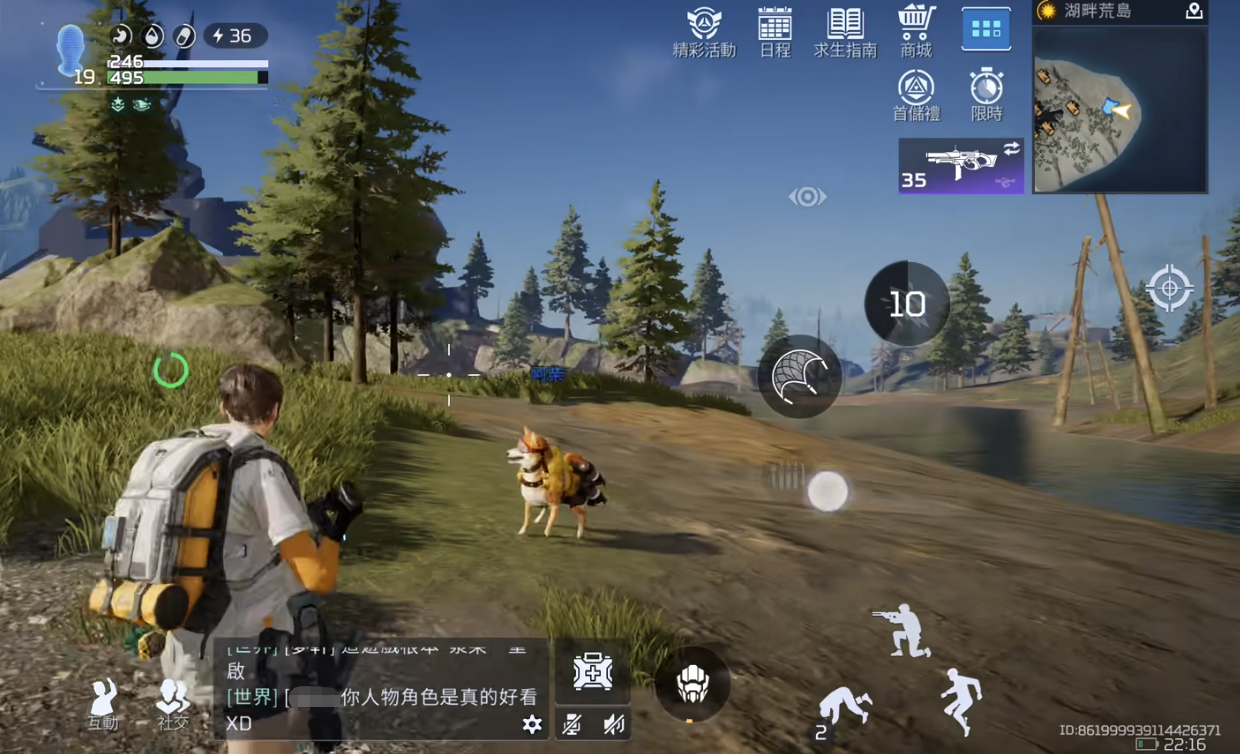
Task: Open the 社交 social menu
Action: 173,703
